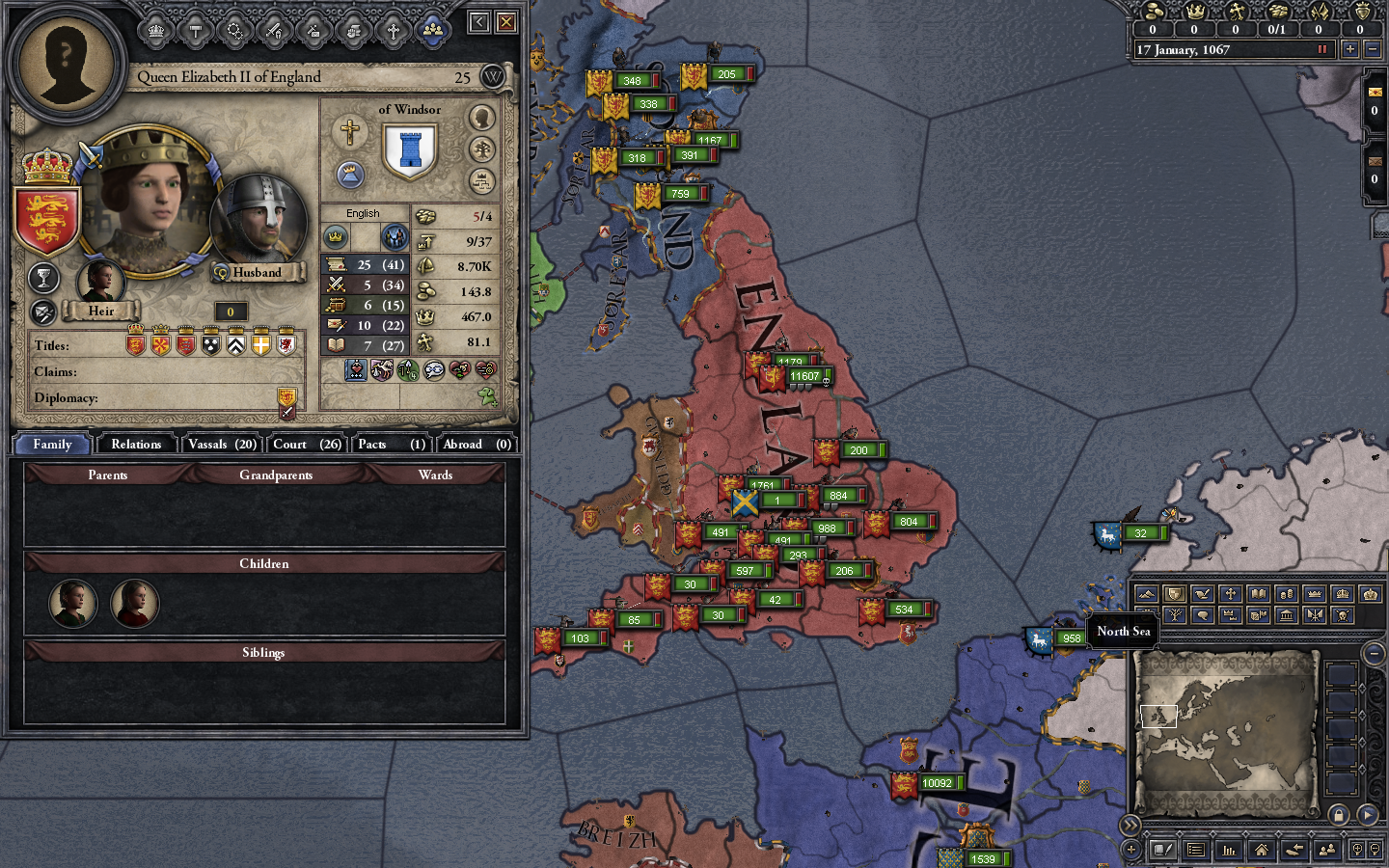Image resolution: width=1389 pixels, height=868 pixels.
Task: Switch to the dynasty map mode tree icon
Action: 1175,615
